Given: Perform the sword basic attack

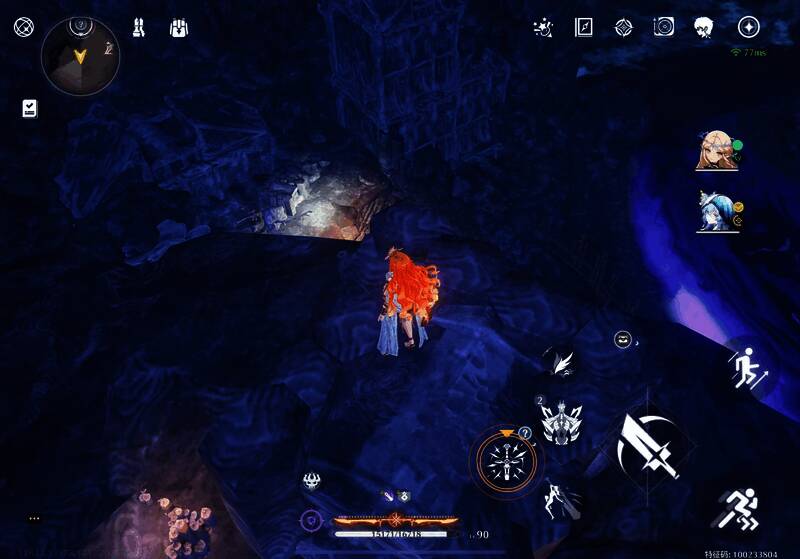Looking at the screenshot, I should coord(648,445).
